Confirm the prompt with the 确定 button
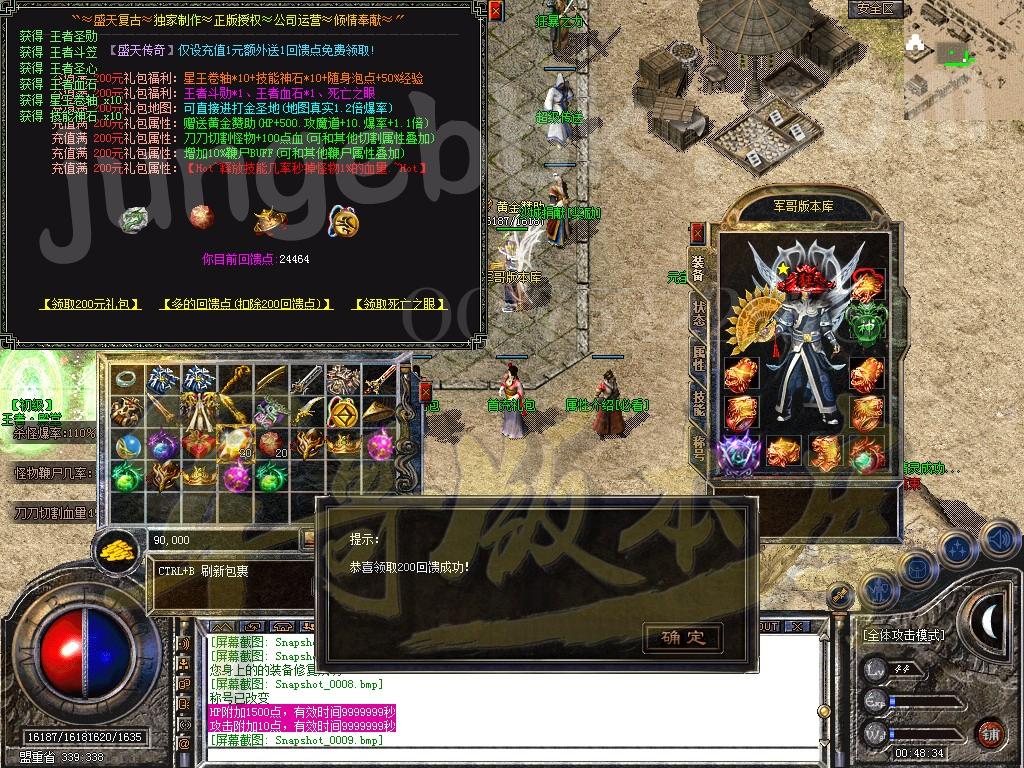 click(x=683, y=637)
